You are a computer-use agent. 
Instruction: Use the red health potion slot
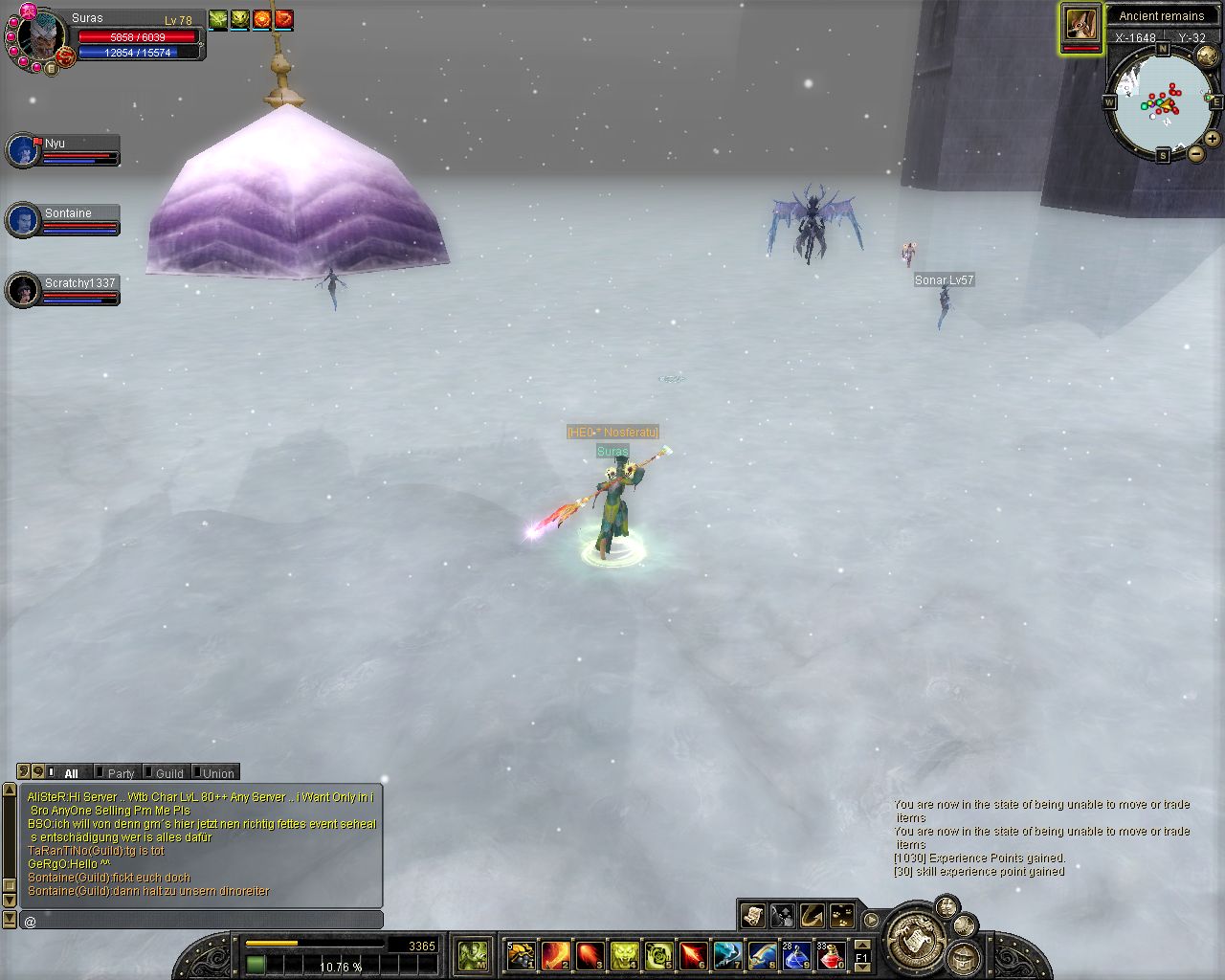click(831, 955)
